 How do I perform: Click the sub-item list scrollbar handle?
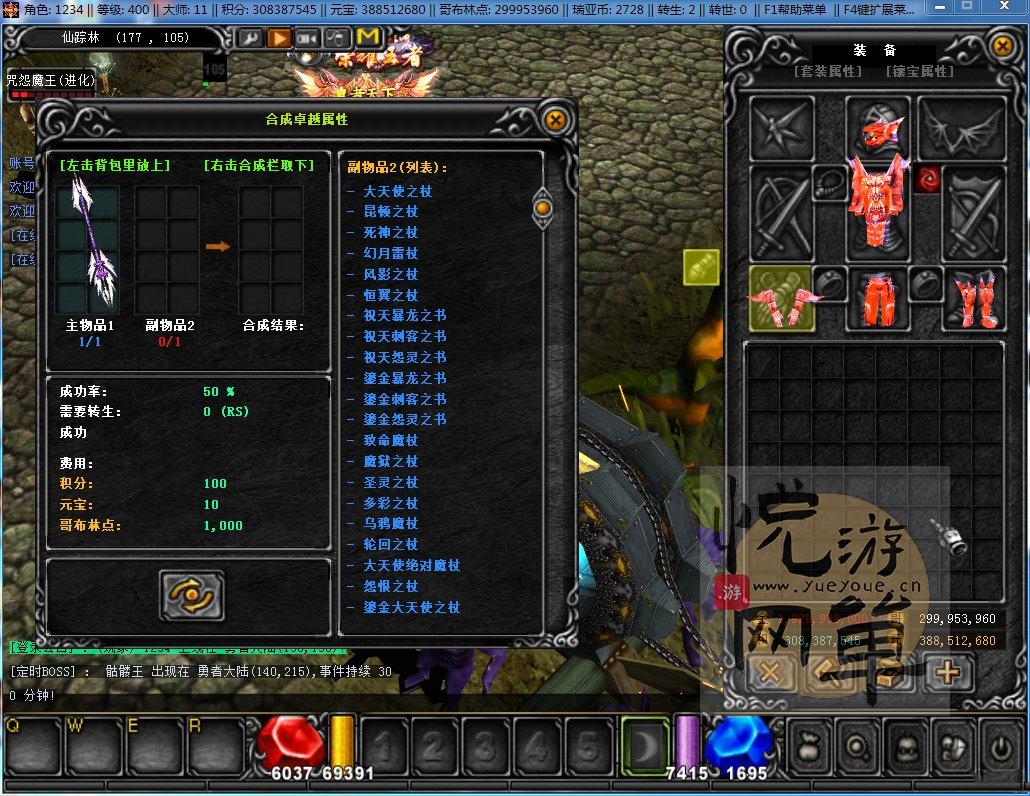[x=543, y=207]
